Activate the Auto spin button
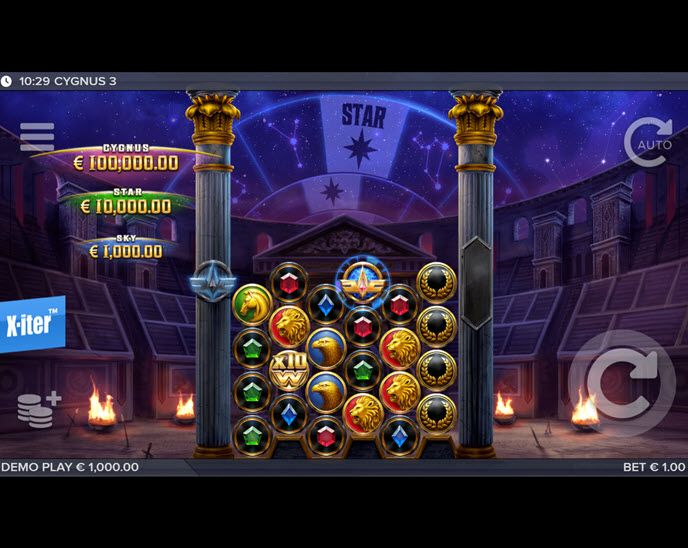Viewport: 688px width, 548px height. (648, 142)
